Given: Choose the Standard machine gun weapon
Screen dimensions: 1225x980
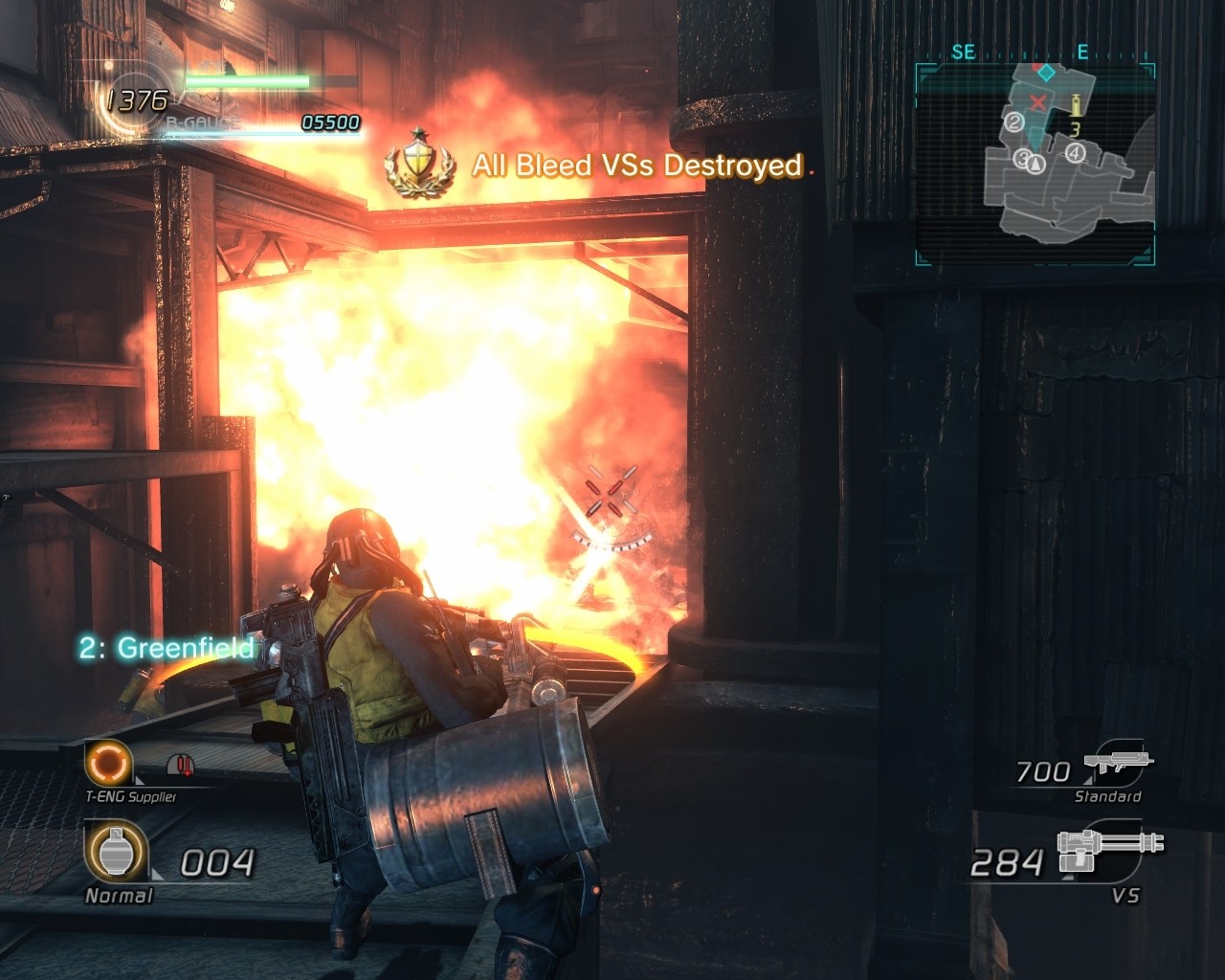Looking at the screenshot, I should pos(1119,765).
